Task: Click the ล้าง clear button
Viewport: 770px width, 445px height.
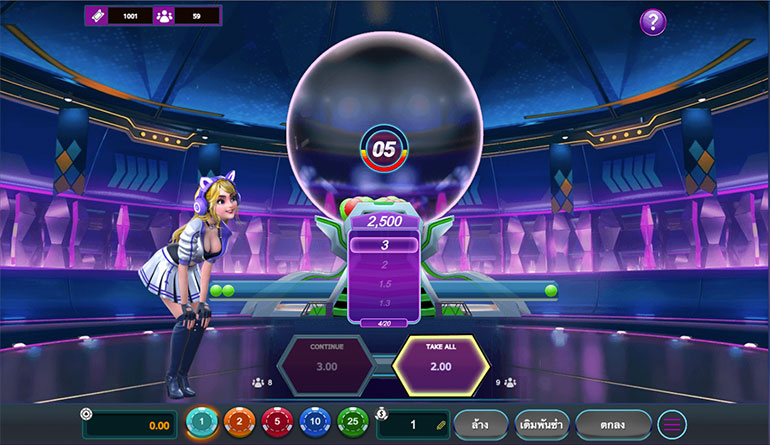Action: pyautogui.click(x=481, y=424)
